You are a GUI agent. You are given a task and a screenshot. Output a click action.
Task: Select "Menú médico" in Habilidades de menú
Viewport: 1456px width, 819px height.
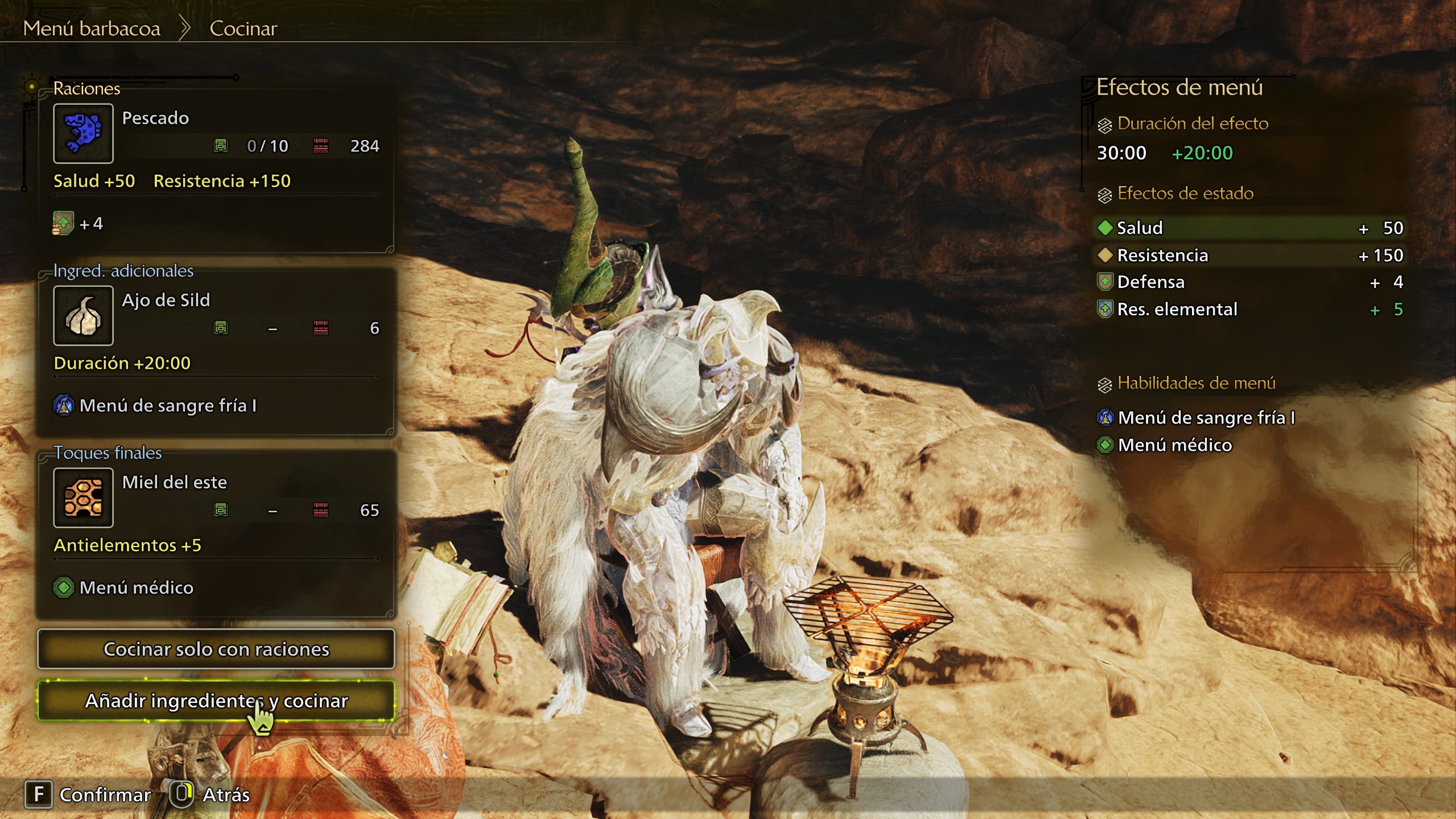click(1174, 445)
